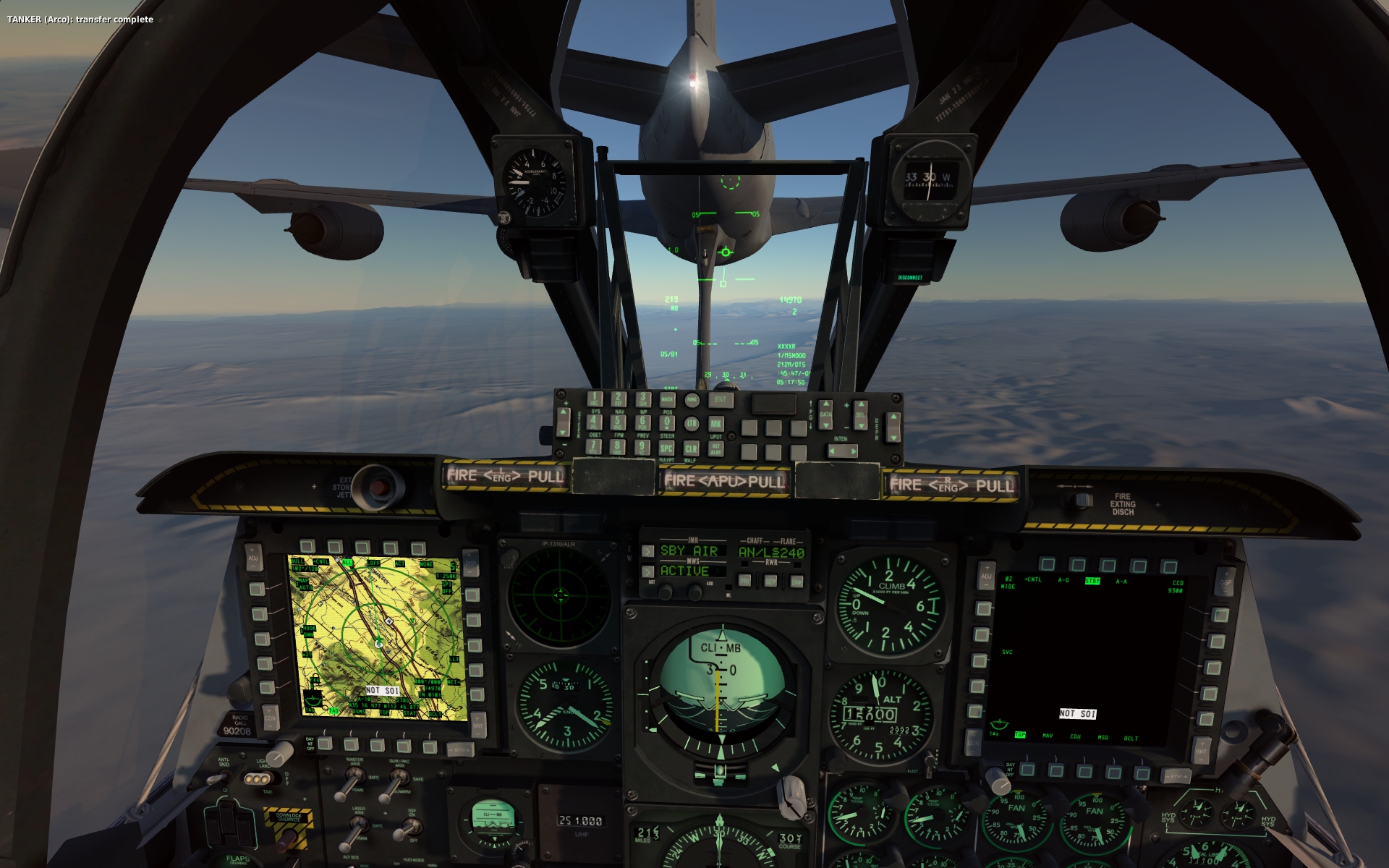Click the INTEN brightness rocker right arrow
1389x868 pixels.
click(x=854, y=451)
